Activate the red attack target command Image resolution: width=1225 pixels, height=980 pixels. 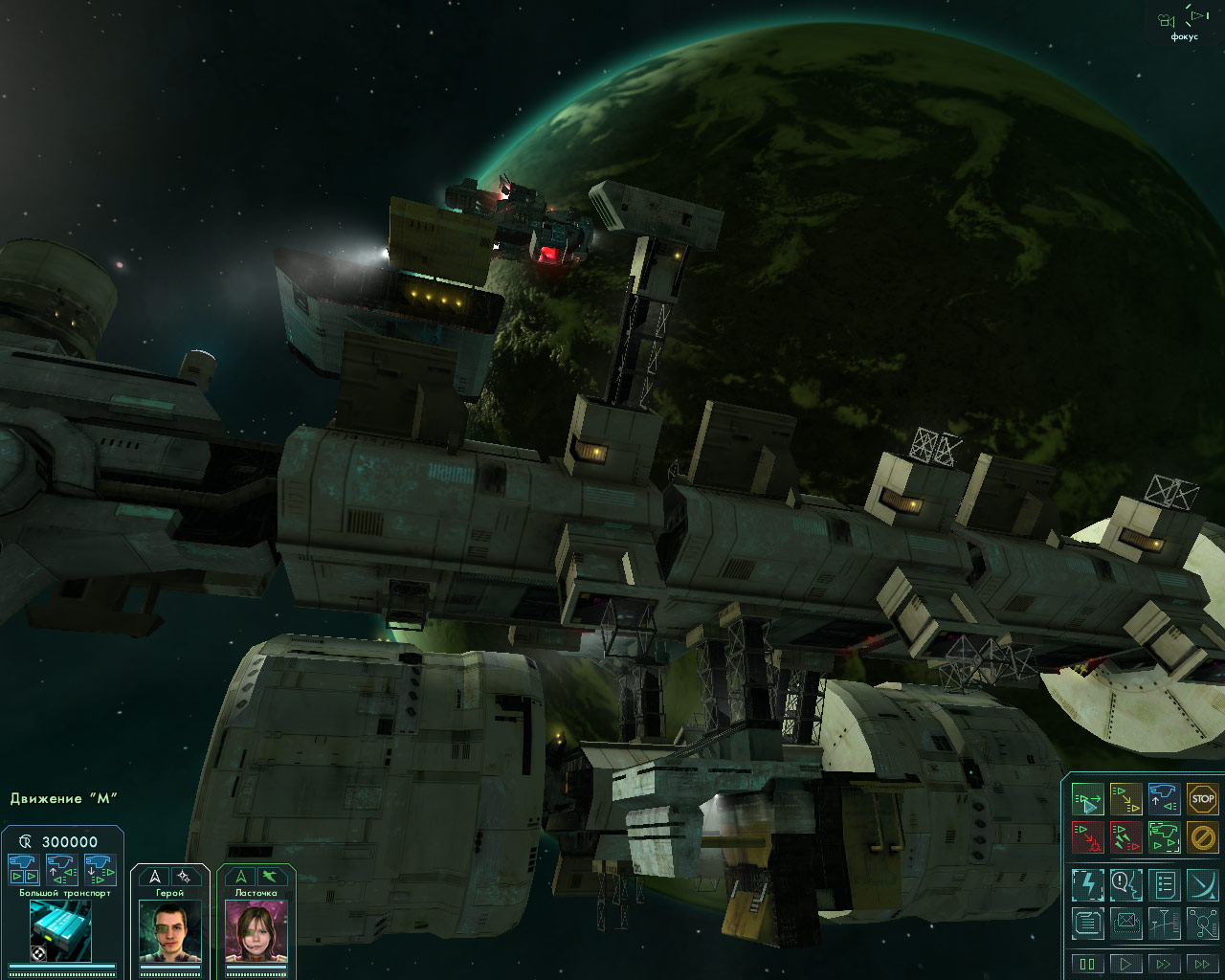click(x=1088, y=837)
